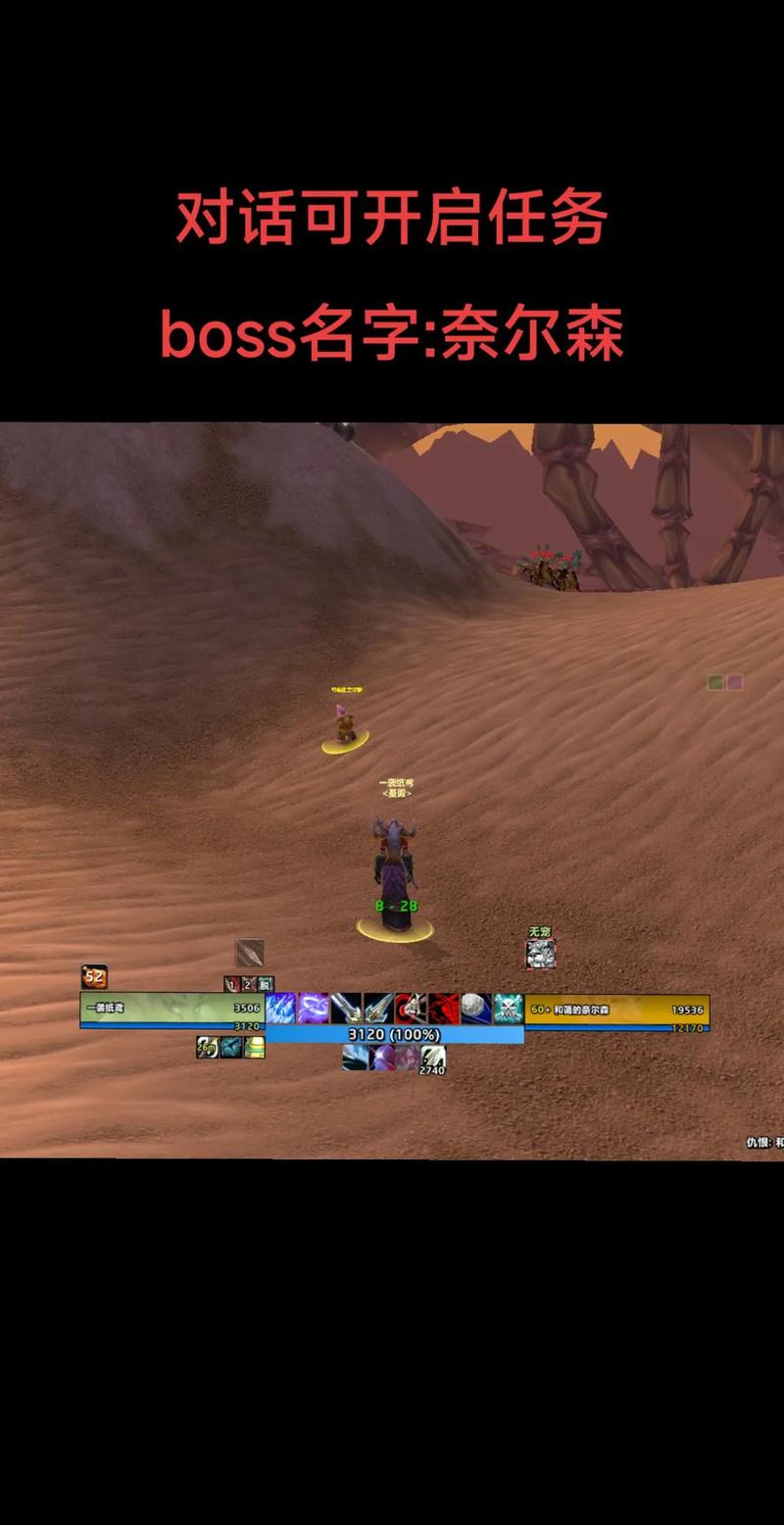Image resolution: width=784 pixels, height=1525 pixels.
Task: Click the target frame 和蔼的奈尔森
Action: [616, 1008]
